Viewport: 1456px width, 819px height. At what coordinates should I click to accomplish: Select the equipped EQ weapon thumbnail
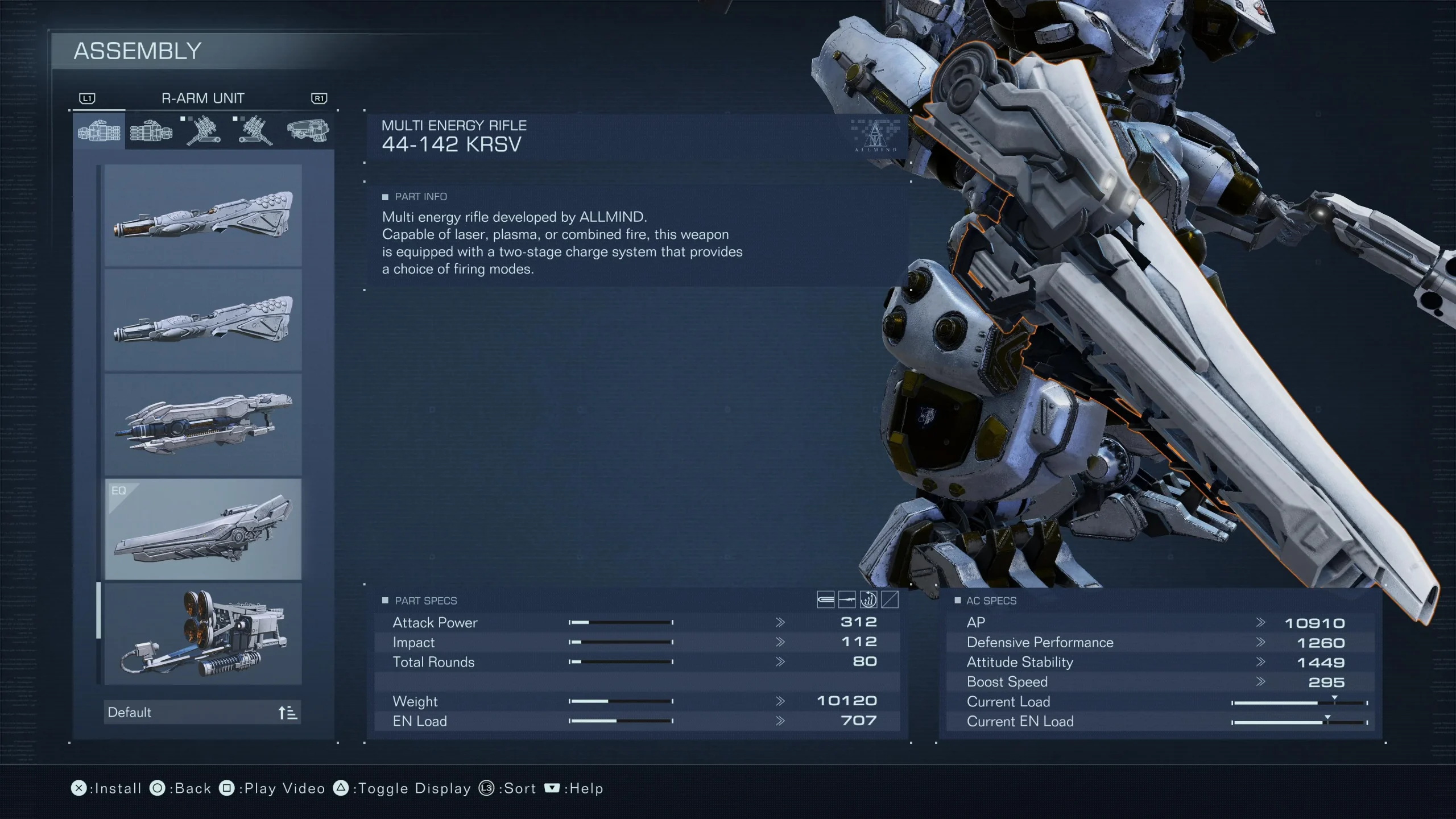tap(202, 532)
